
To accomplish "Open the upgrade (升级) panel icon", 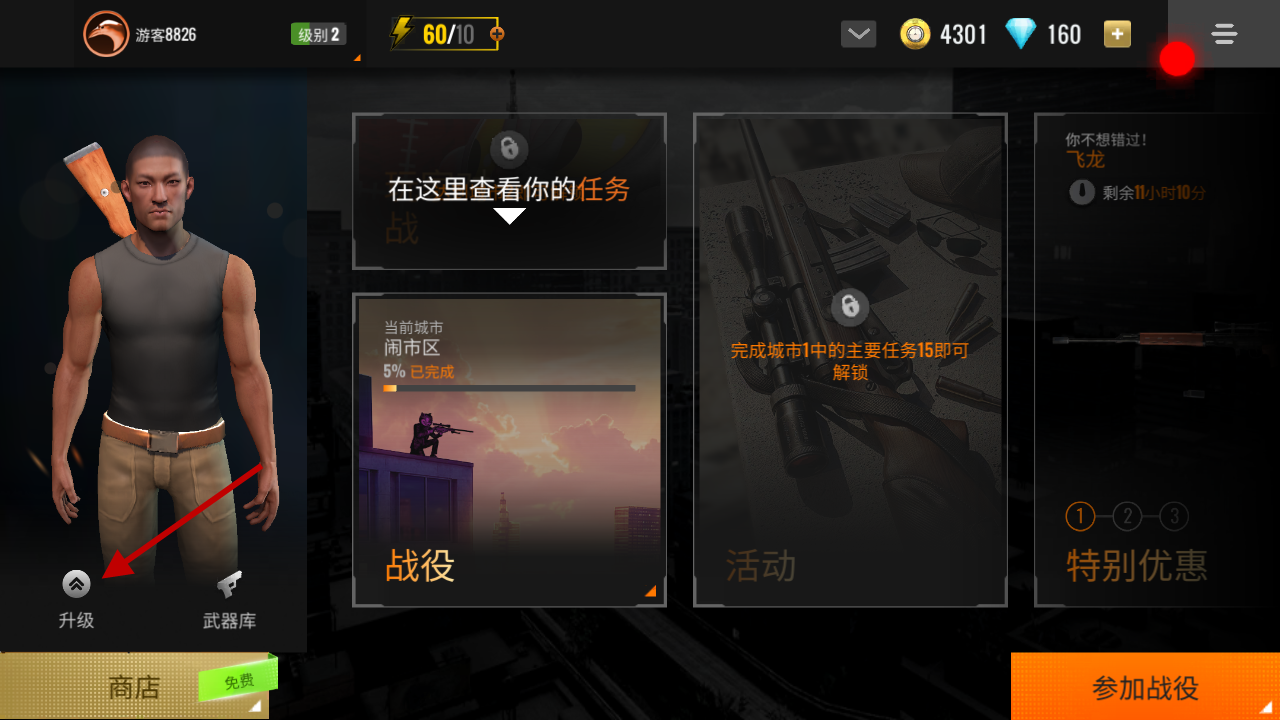I will (75, 584).
